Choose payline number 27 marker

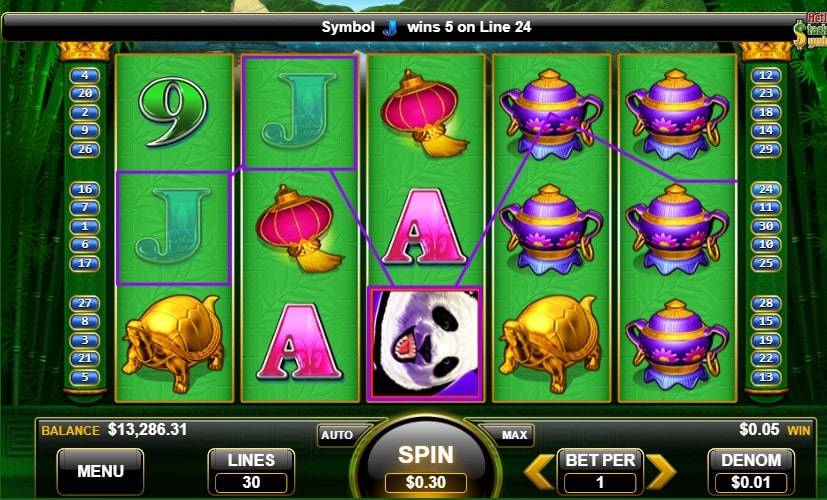[84, 302]
